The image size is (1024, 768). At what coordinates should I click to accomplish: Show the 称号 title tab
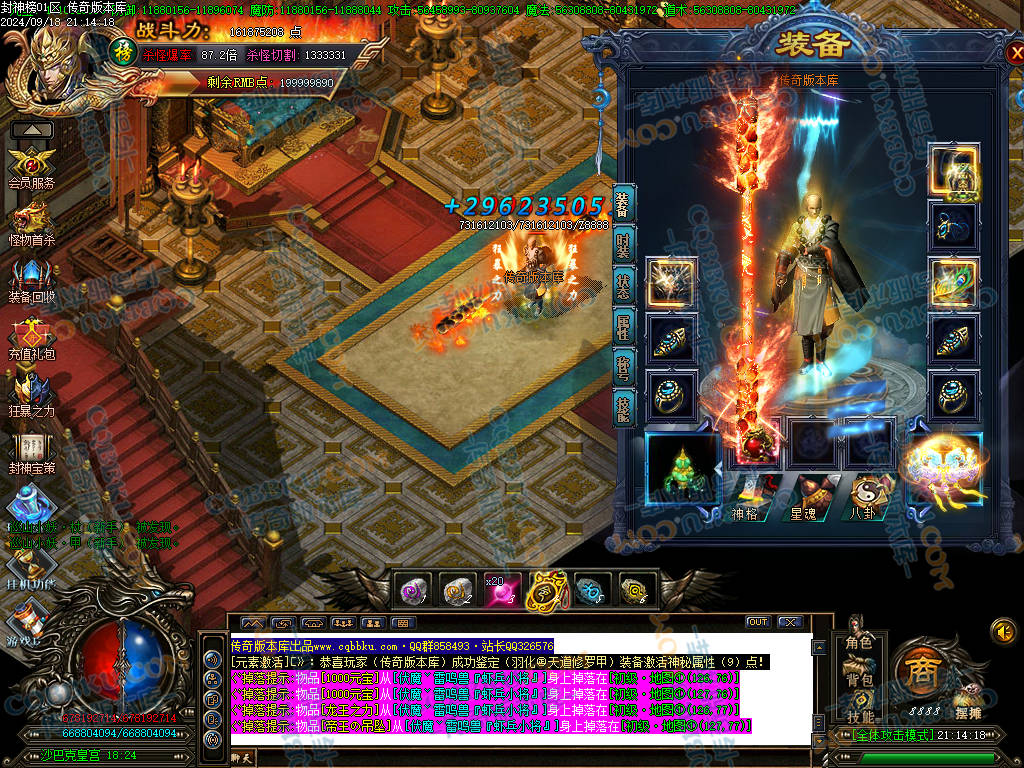623,367
